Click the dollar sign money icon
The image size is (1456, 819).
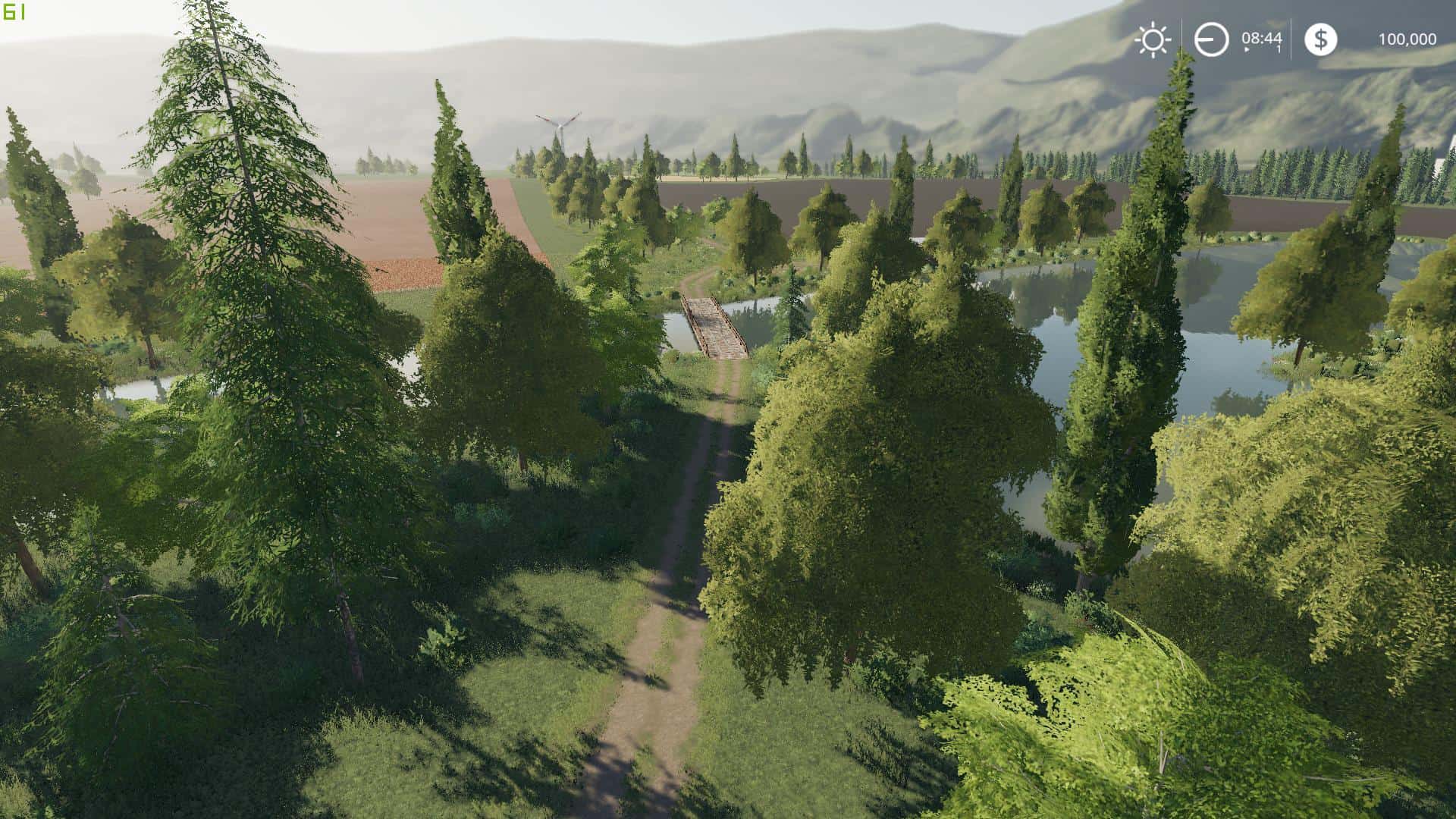[x=1321, y=39]
